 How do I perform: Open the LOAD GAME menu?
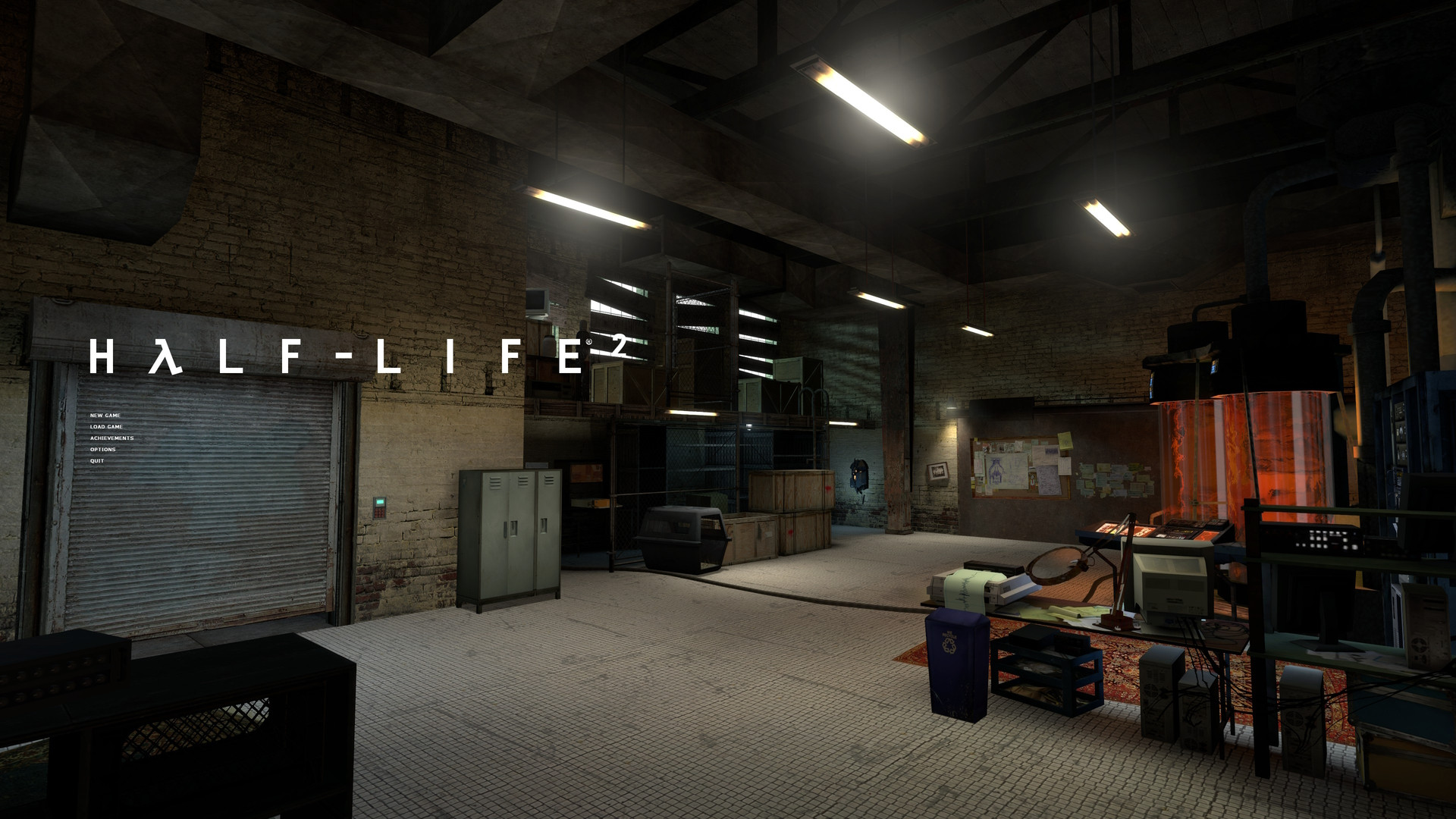coord(106,426)
